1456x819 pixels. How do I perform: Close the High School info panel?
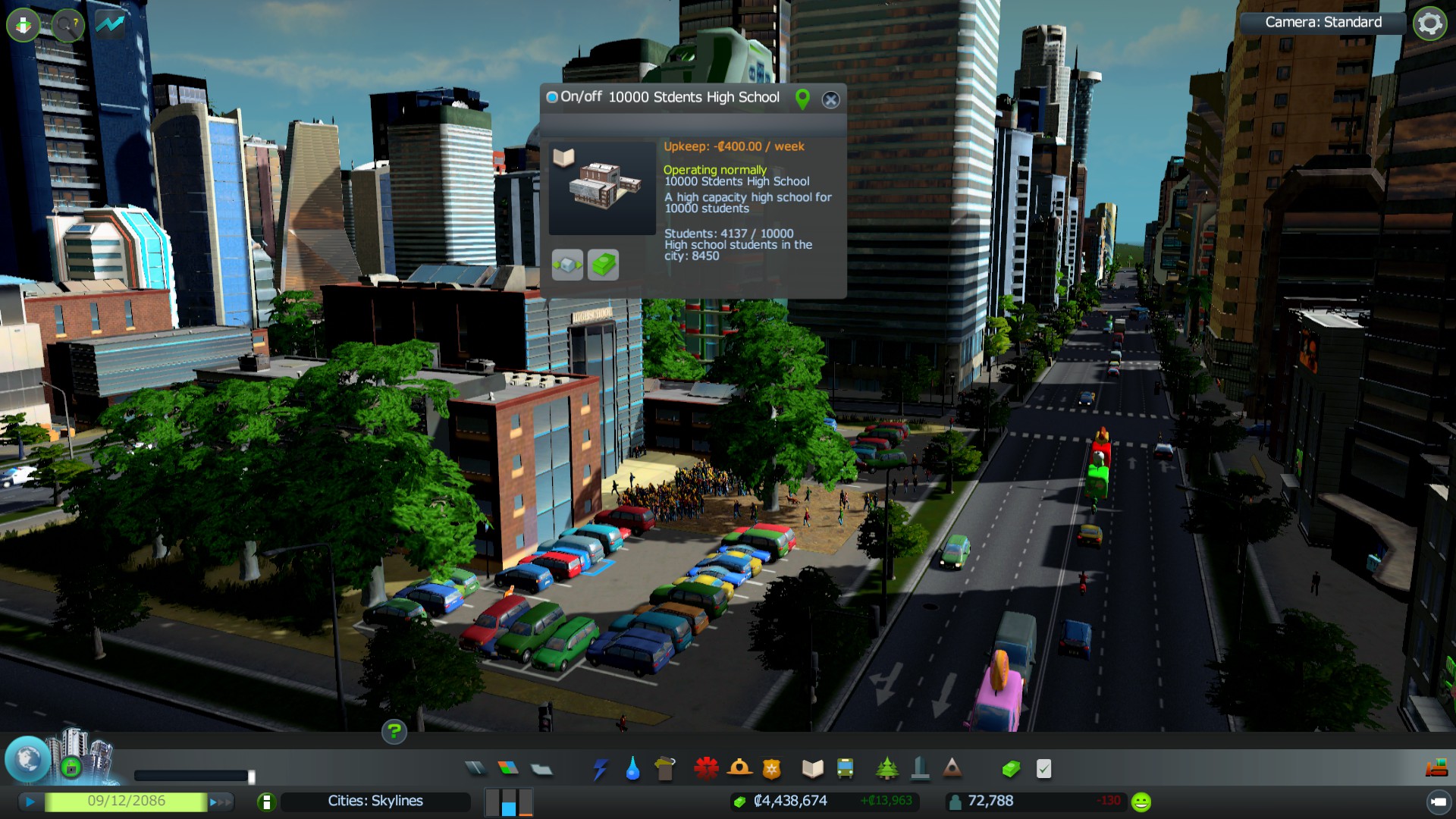point(831,99)
